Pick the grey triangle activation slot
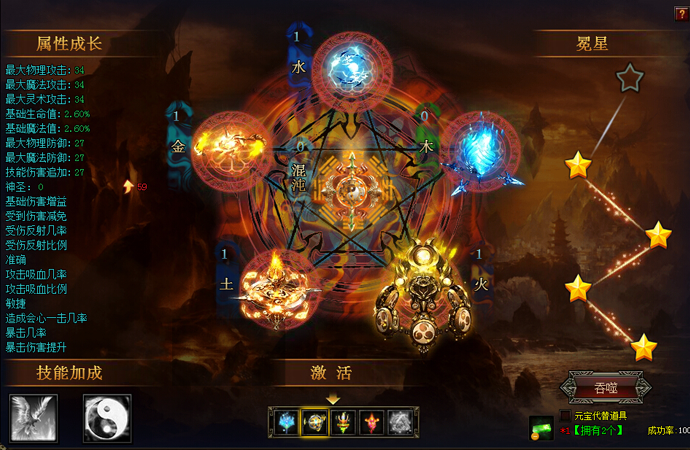690x450 pixels. 400,422
